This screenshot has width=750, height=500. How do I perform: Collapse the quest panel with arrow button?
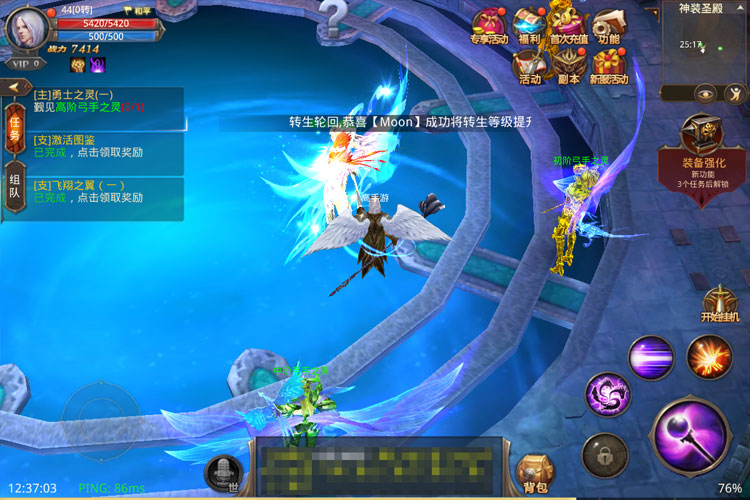coord(15,87)
